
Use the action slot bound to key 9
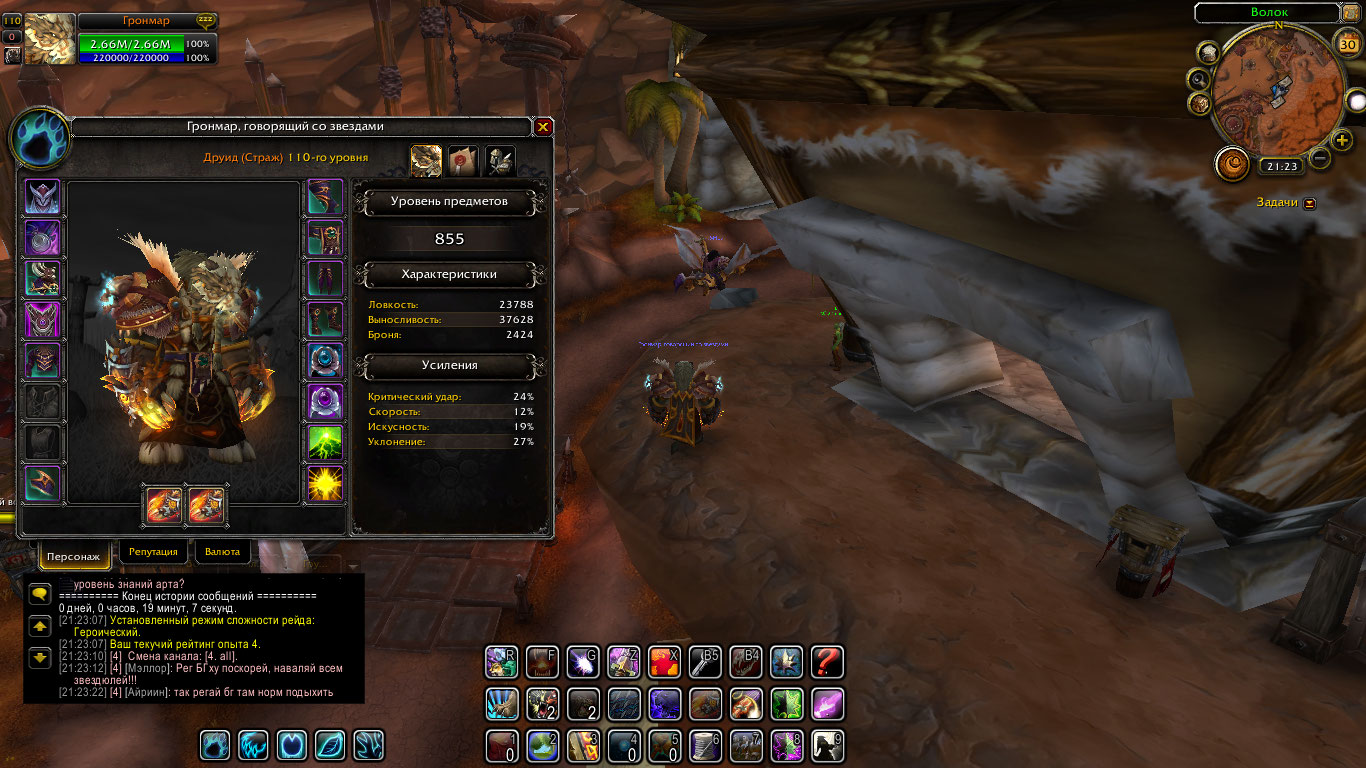click(827, 745)
